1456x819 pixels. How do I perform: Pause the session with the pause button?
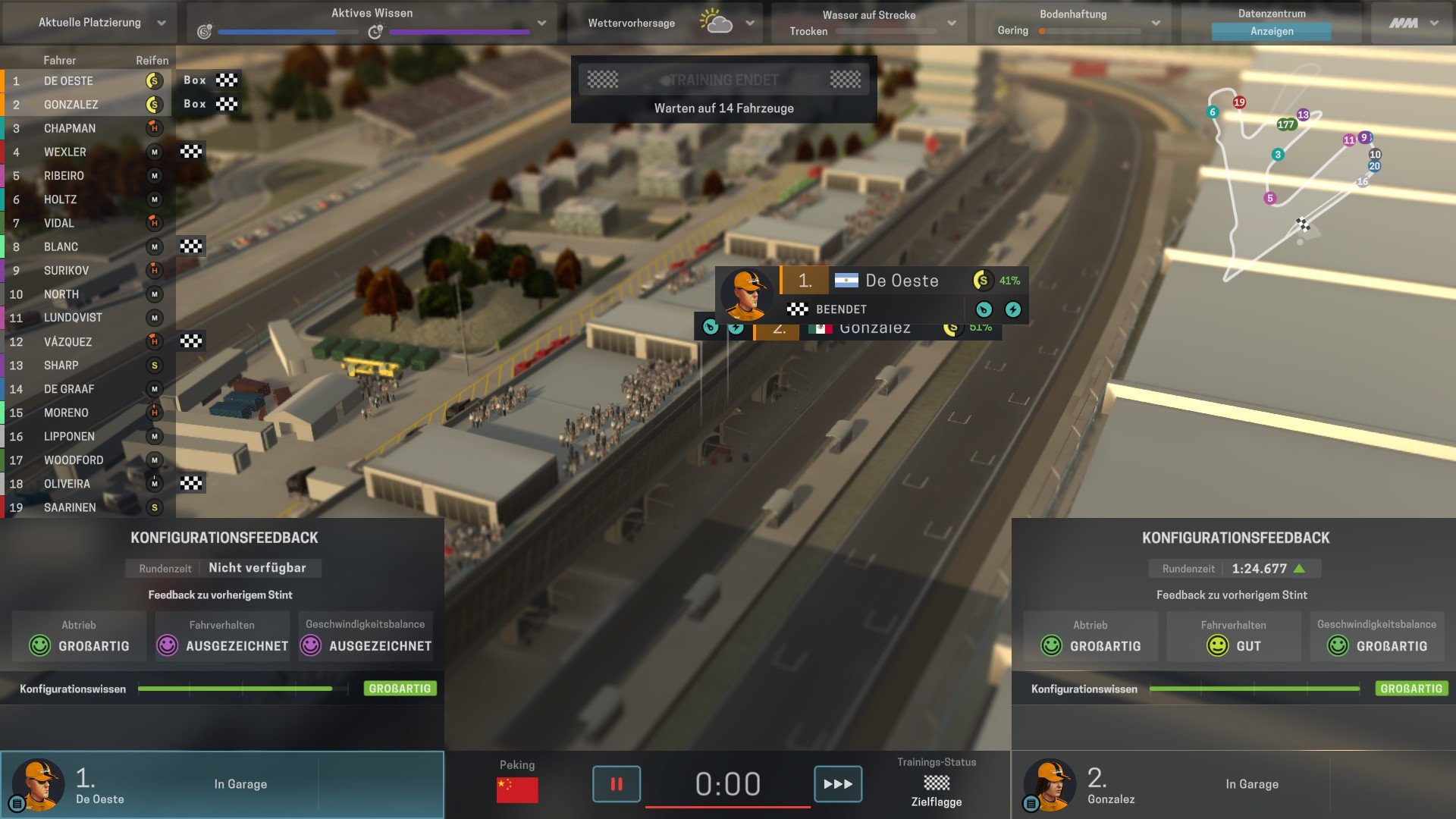(x=616, y=783)
